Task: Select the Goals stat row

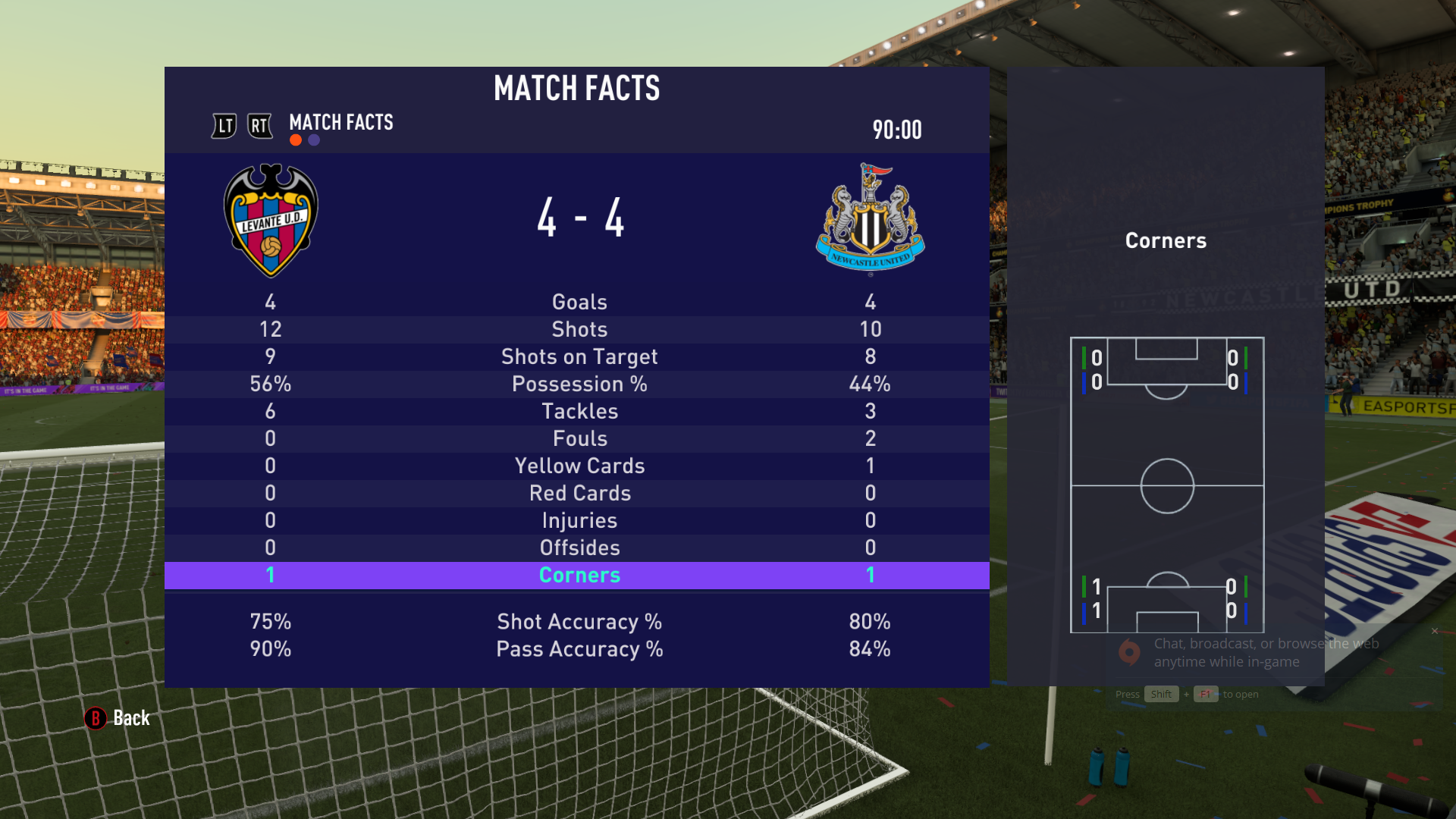Action: coord(579,302)
